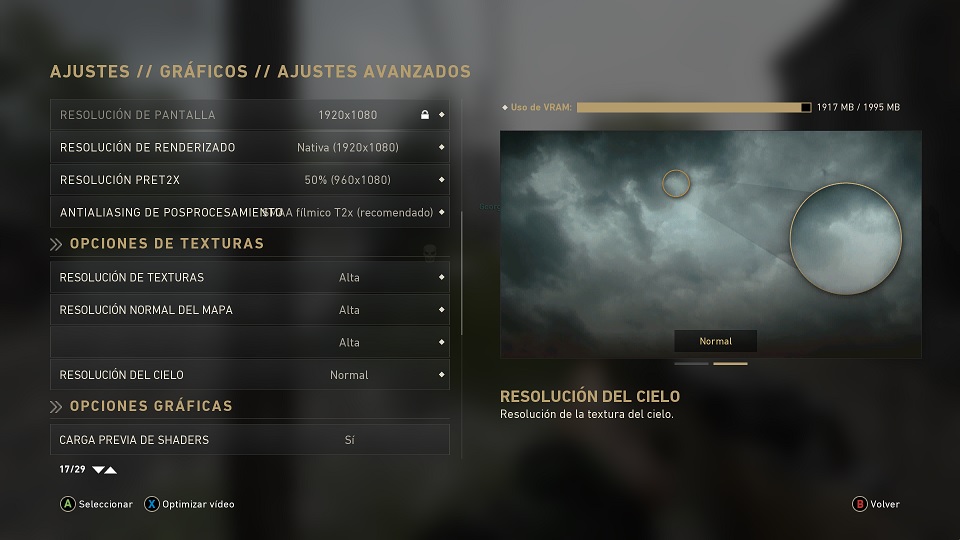960x540 pixels.
Task: Click the sky texture preview image
Action: pos(710,244)
